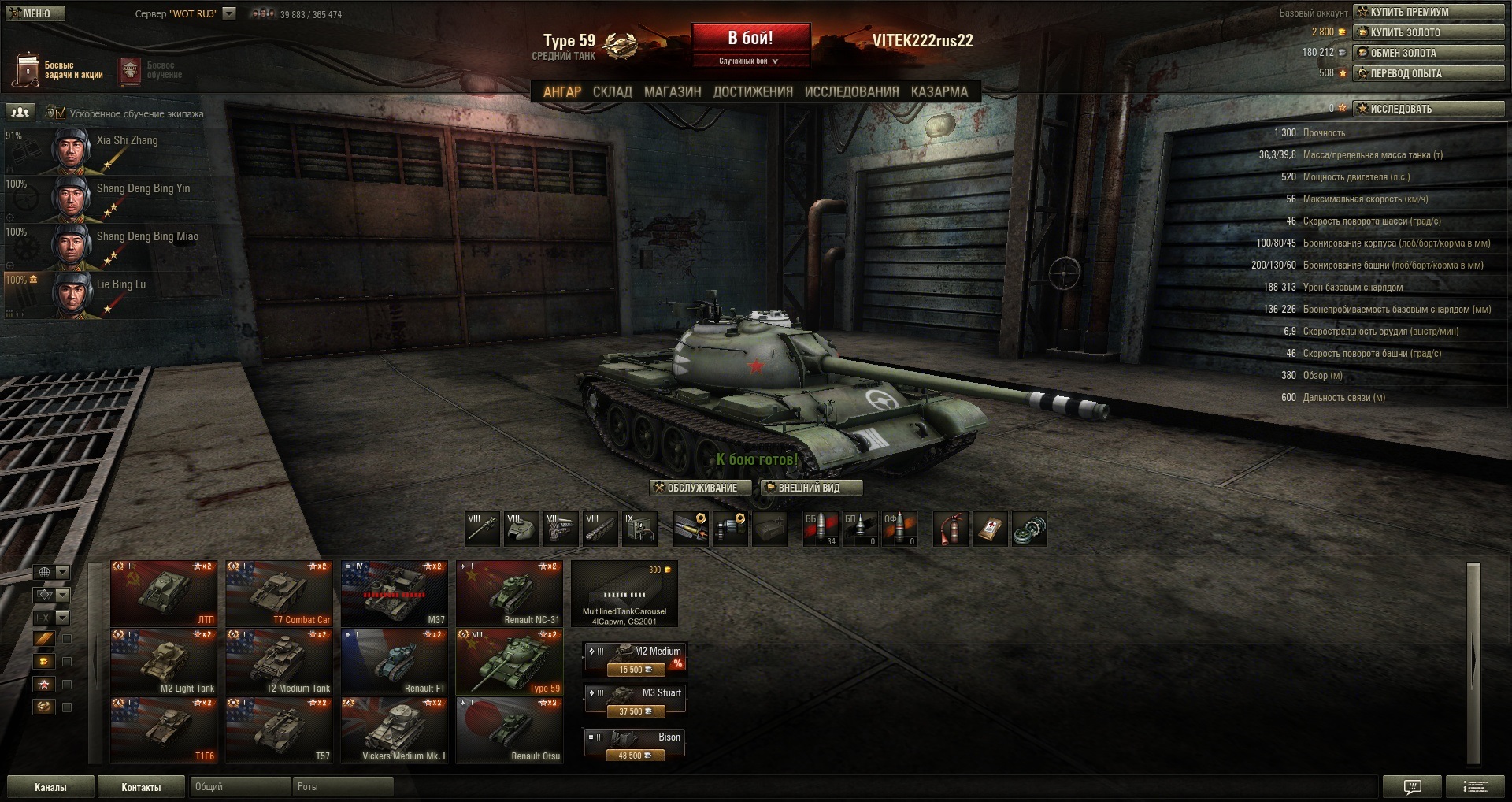Screen dimensions: 1512x802
Task: Click КУПИТЬ ЗОЛОТО button
Action: (1428, 32)
